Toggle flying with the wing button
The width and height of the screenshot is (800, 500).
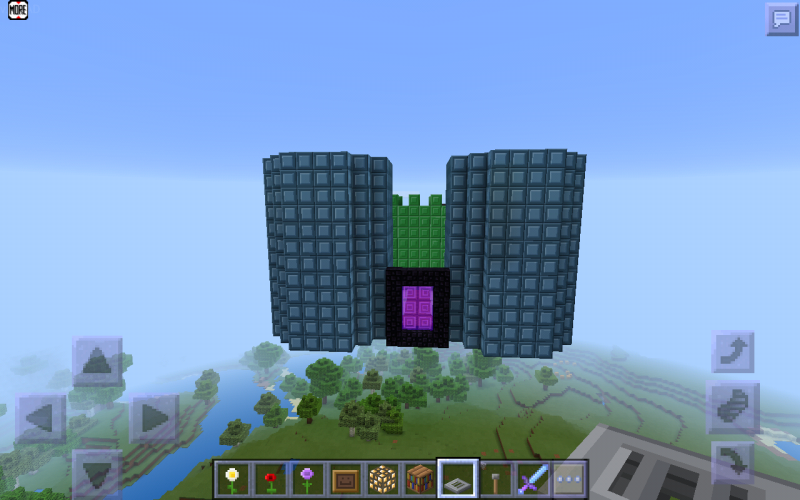(733, 407)
